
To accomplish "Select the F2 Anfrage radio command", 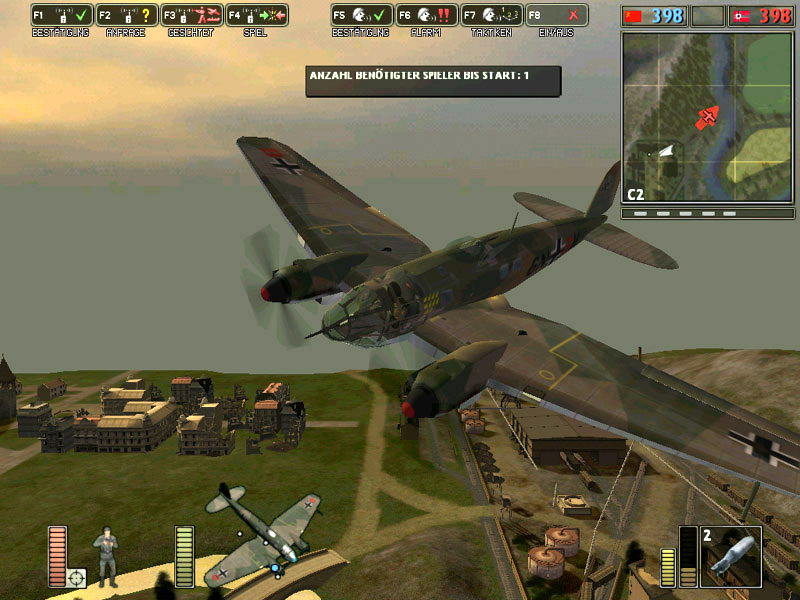I will coord(126,16).
